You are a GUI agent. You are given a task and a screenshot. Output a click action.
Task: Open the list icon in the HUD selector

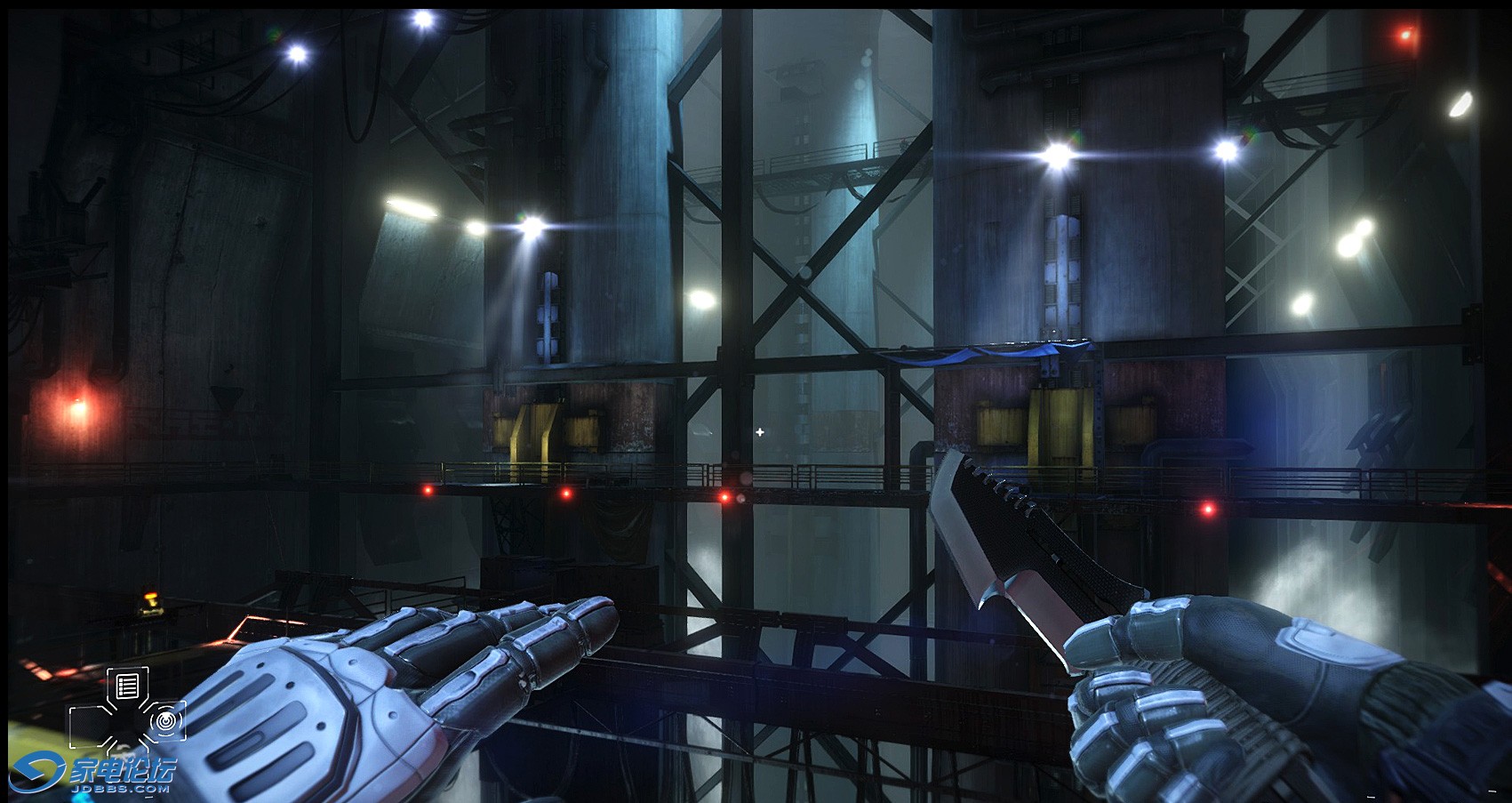(127, 686)
